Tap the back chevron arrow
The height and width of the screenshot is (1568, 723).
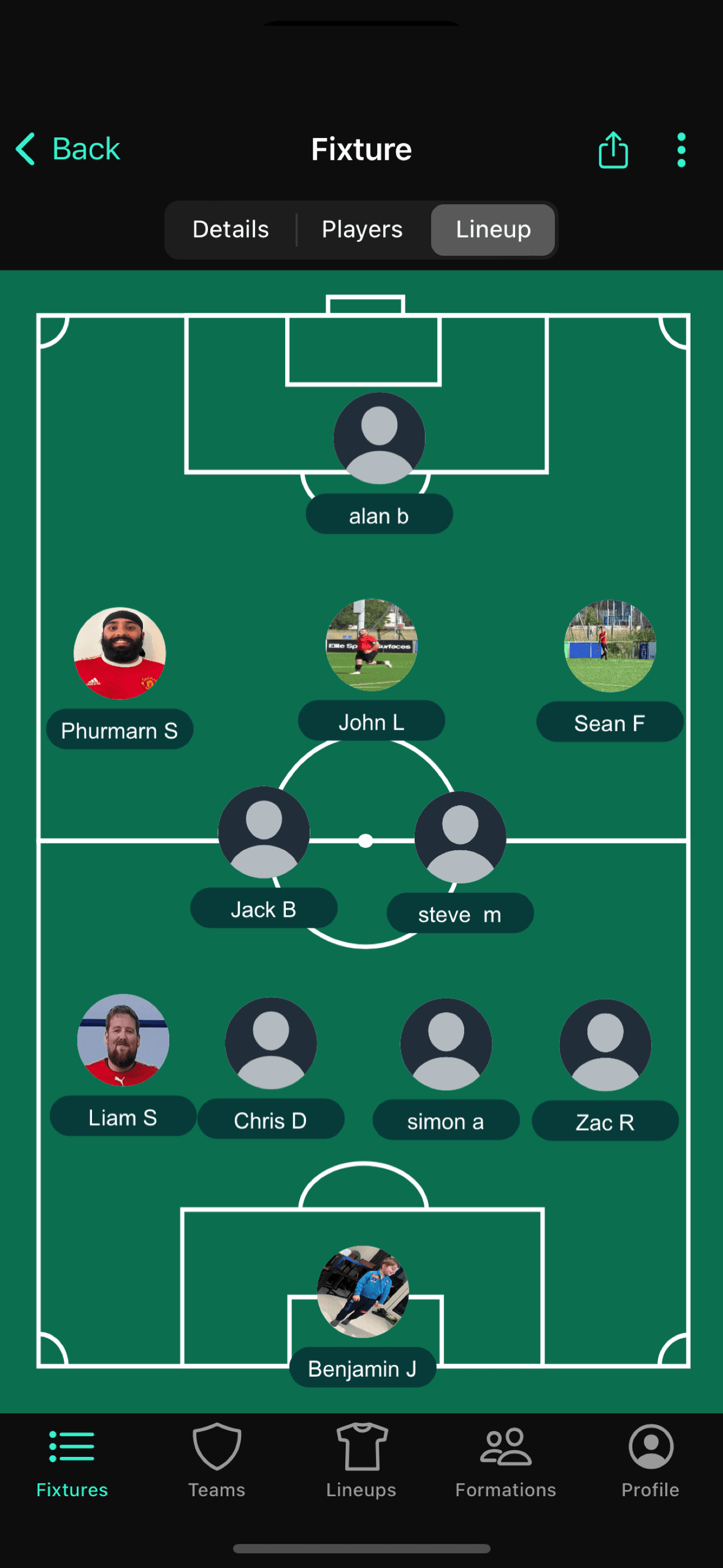click(x=25, y=149)
